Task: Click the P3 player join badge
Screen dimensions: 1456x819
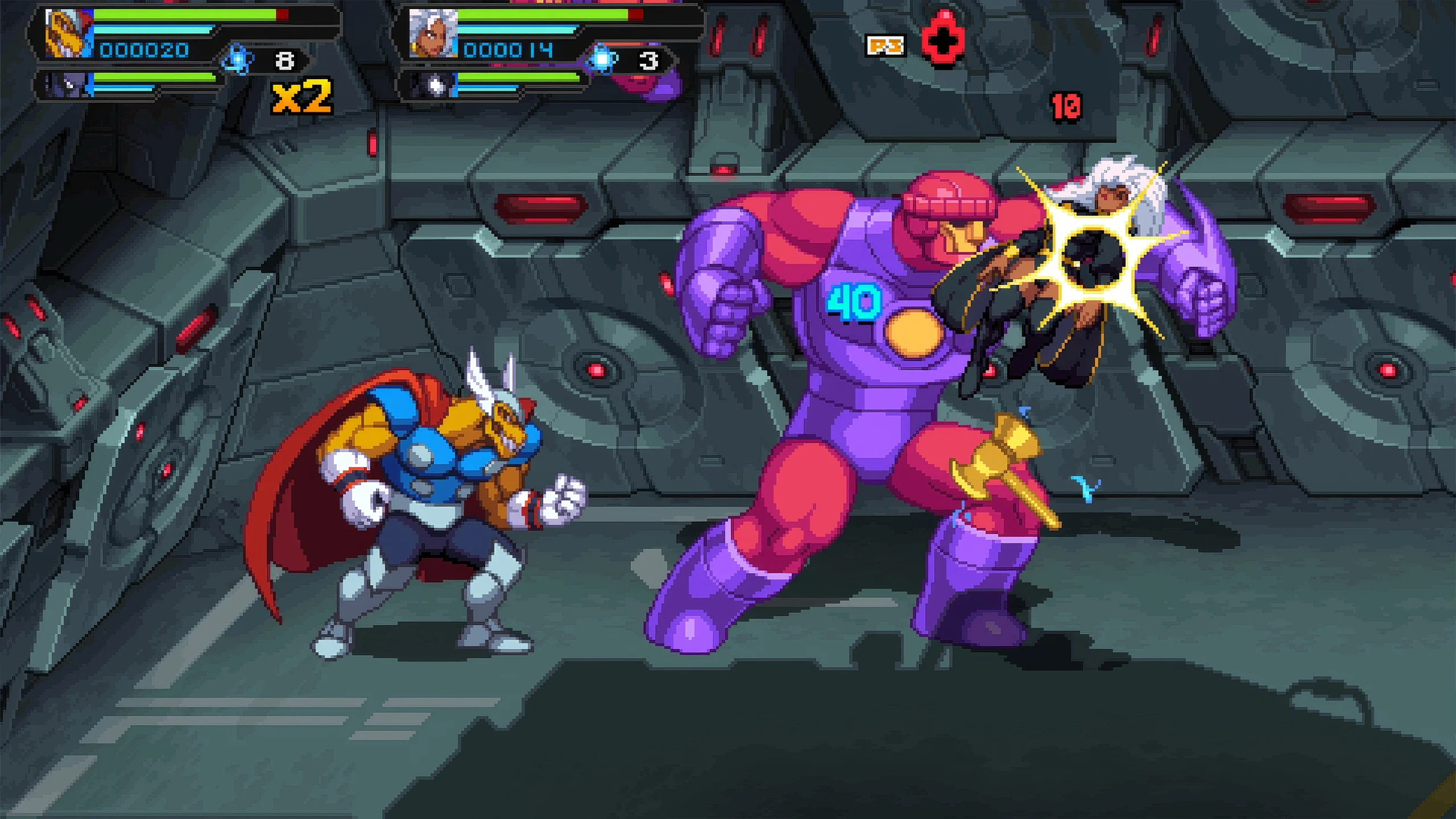Action: pyautogui.click(x=884, y=45)
